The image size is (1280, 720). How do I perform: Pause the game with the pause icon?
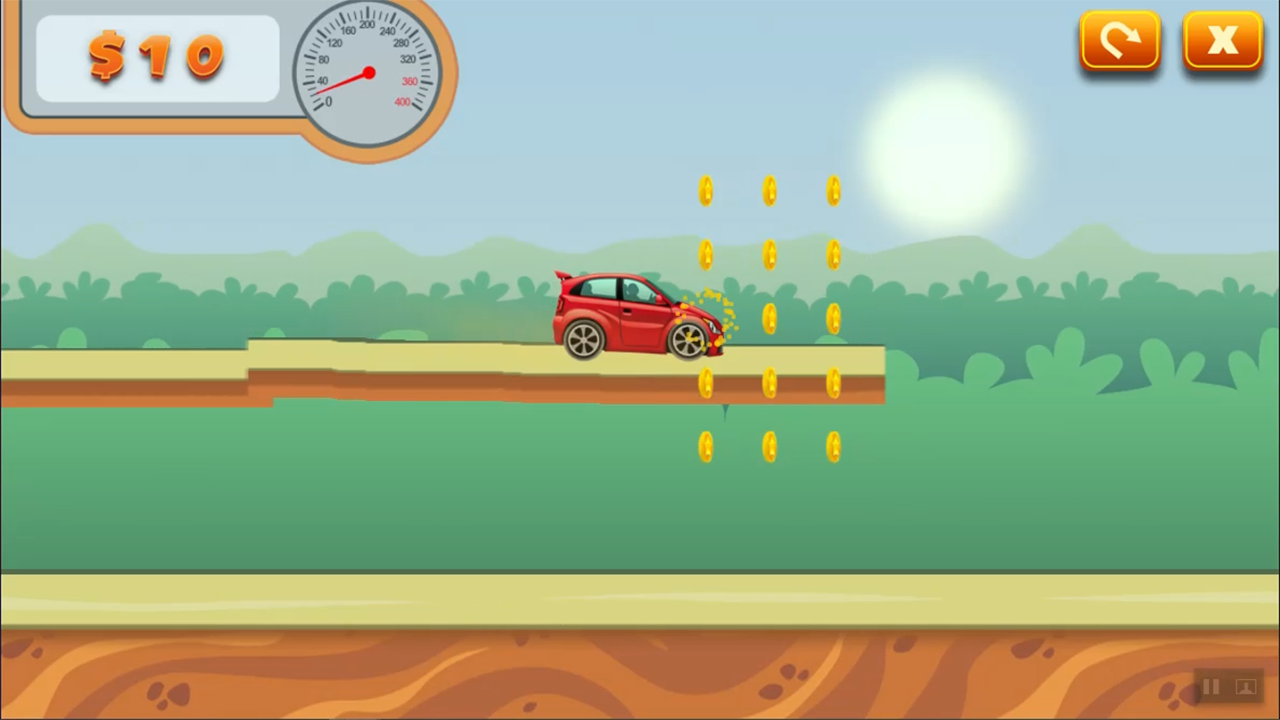[x=1209, y=686]
